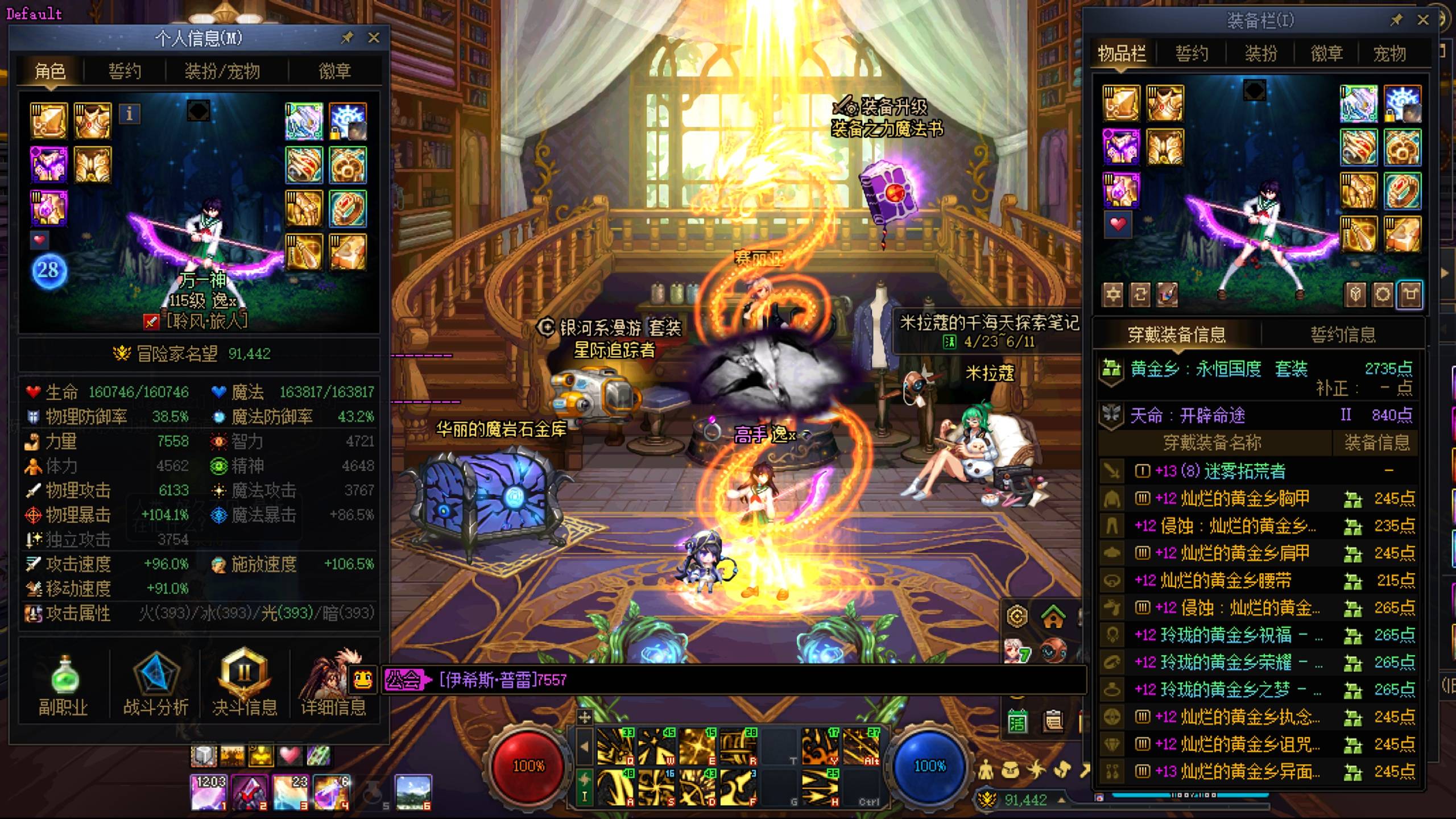The height and width of the screenshot is (819, 1456).
Task: Select the 穿戴装备信息 tab
Action: tap(1176, 334)
